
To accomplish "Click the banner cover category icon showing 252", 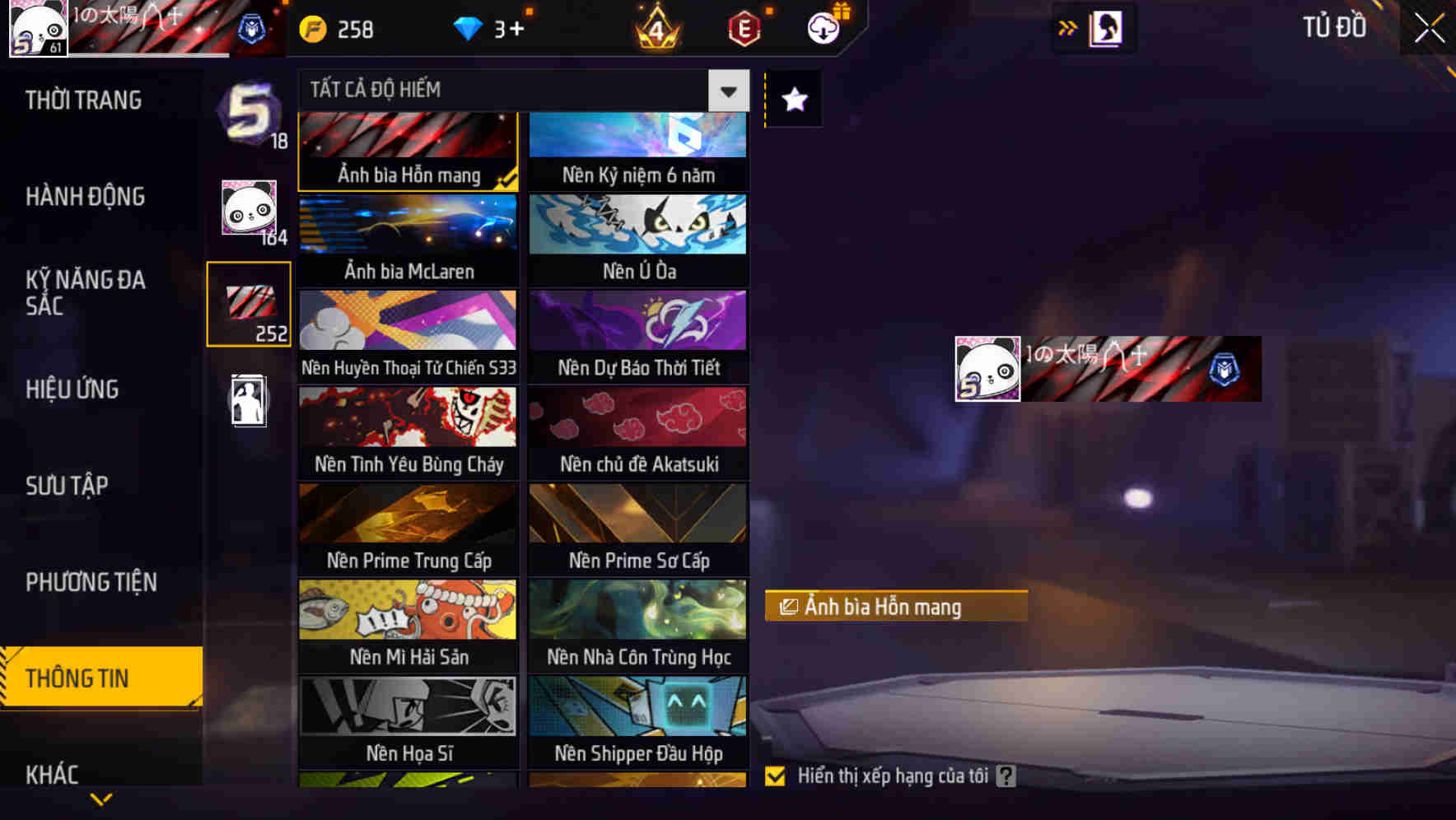I will pos(248,305).
